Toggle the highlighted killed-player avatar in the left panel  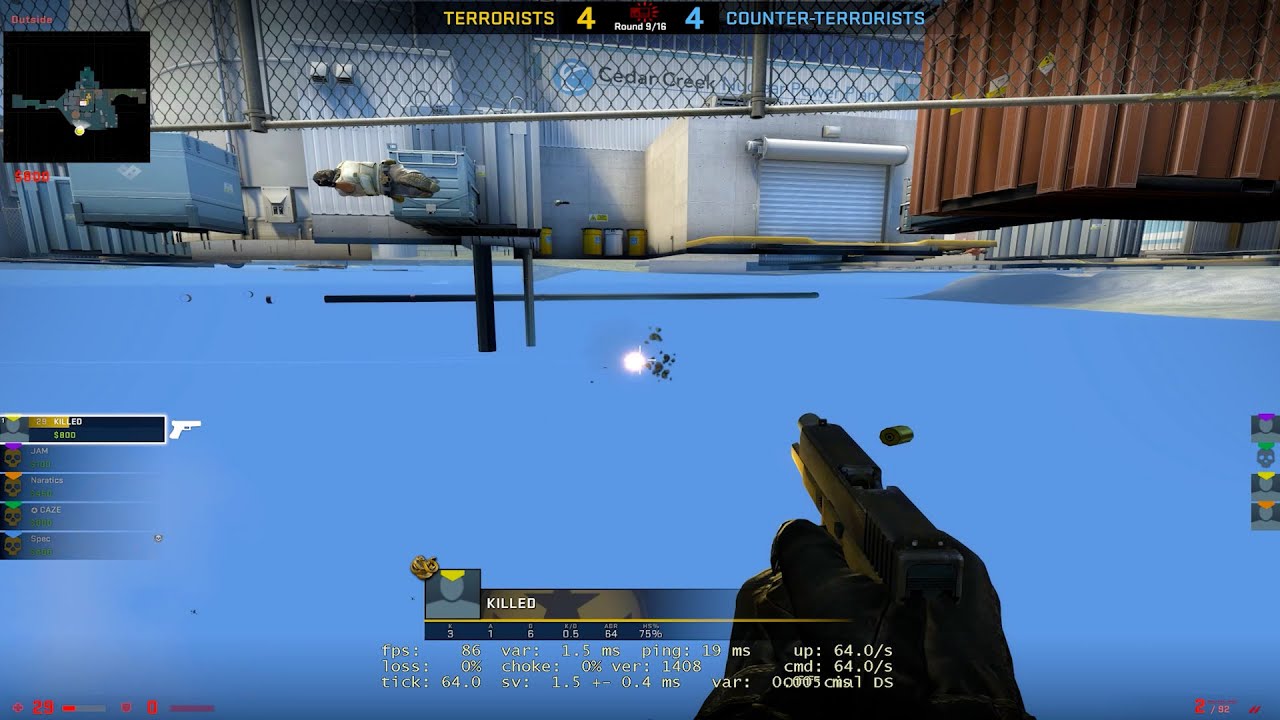pyautogui.click(x=14, y=425)
